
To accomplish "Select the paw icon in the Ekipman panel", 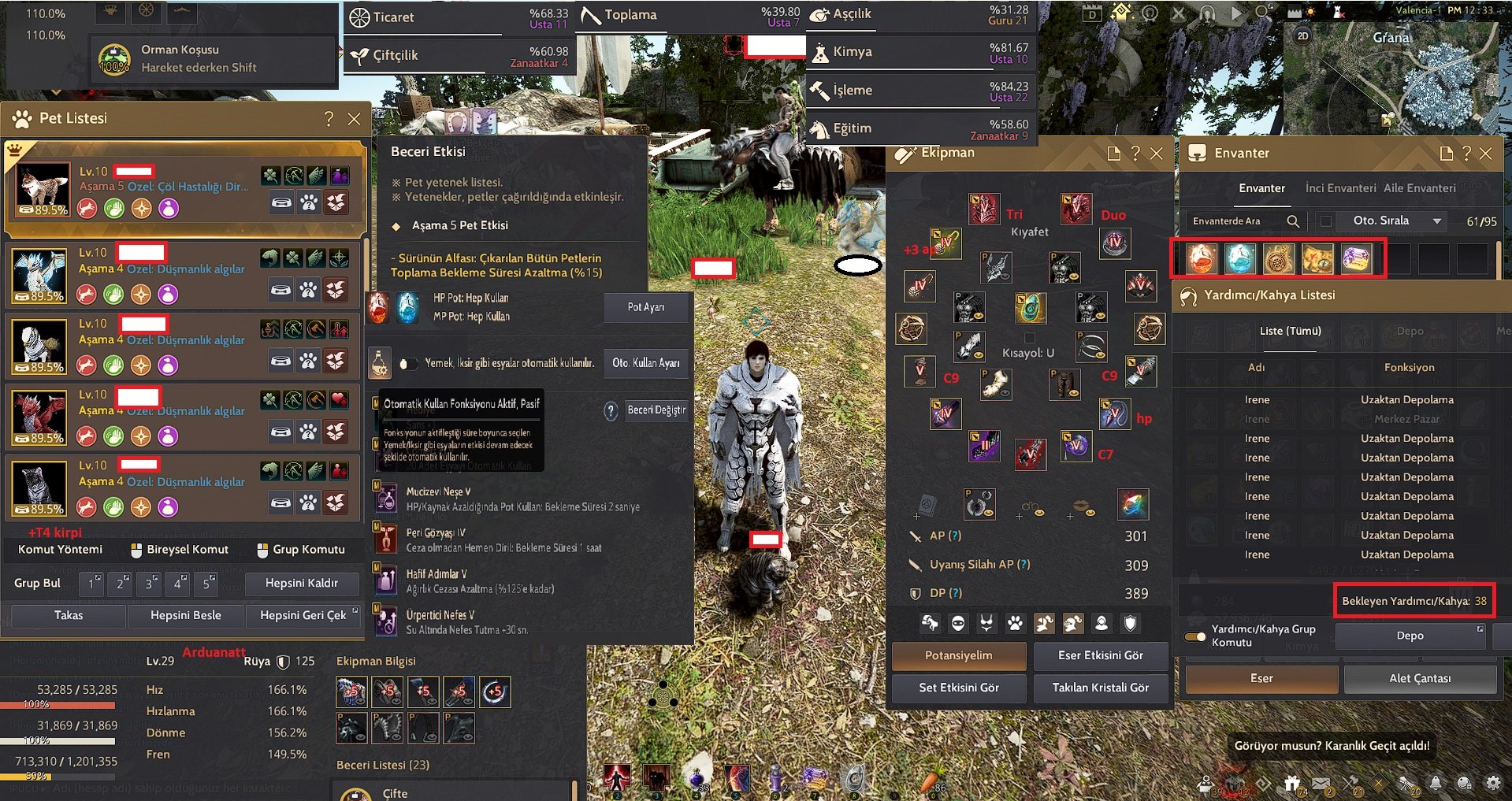I will click(x=1015, y=622).
